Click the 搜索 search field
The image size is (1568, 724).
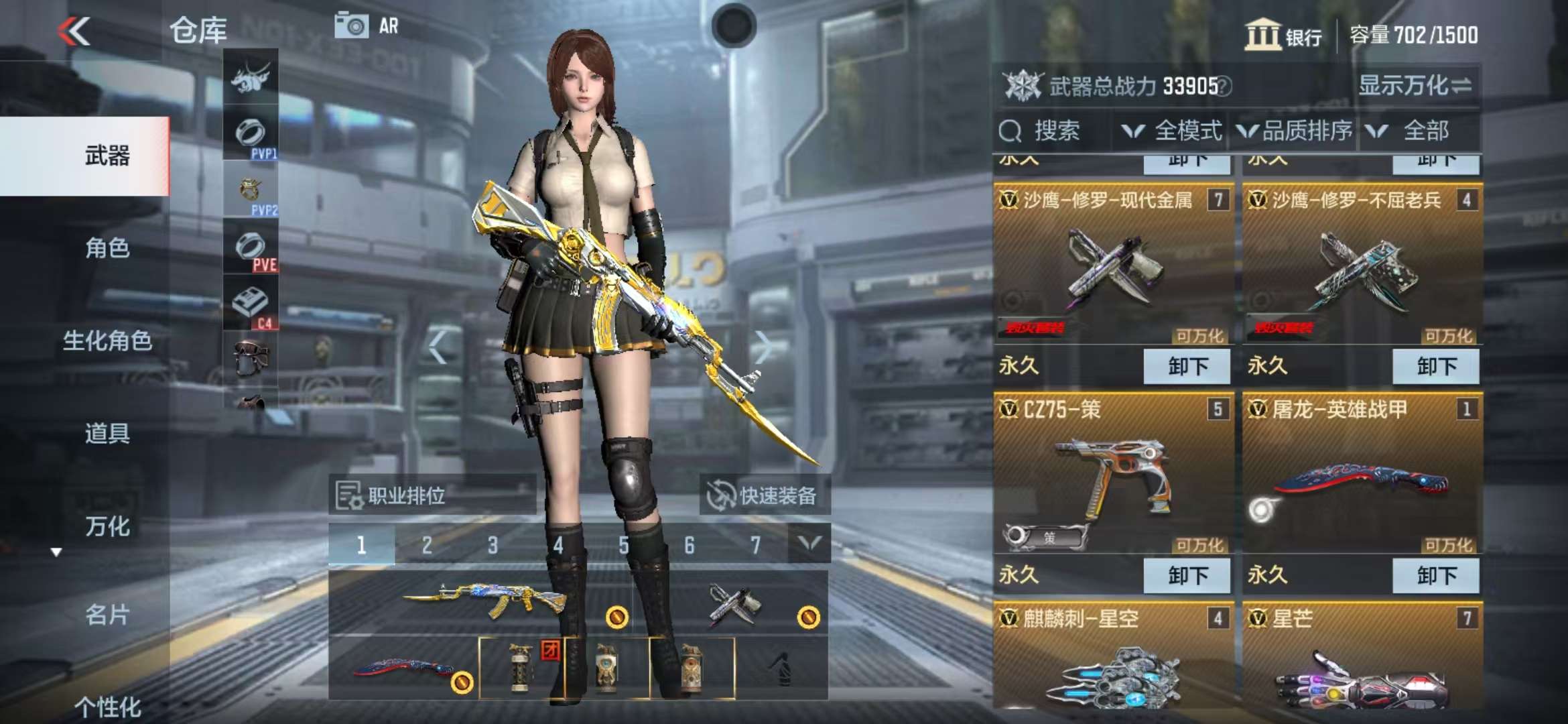point(1052,131)
